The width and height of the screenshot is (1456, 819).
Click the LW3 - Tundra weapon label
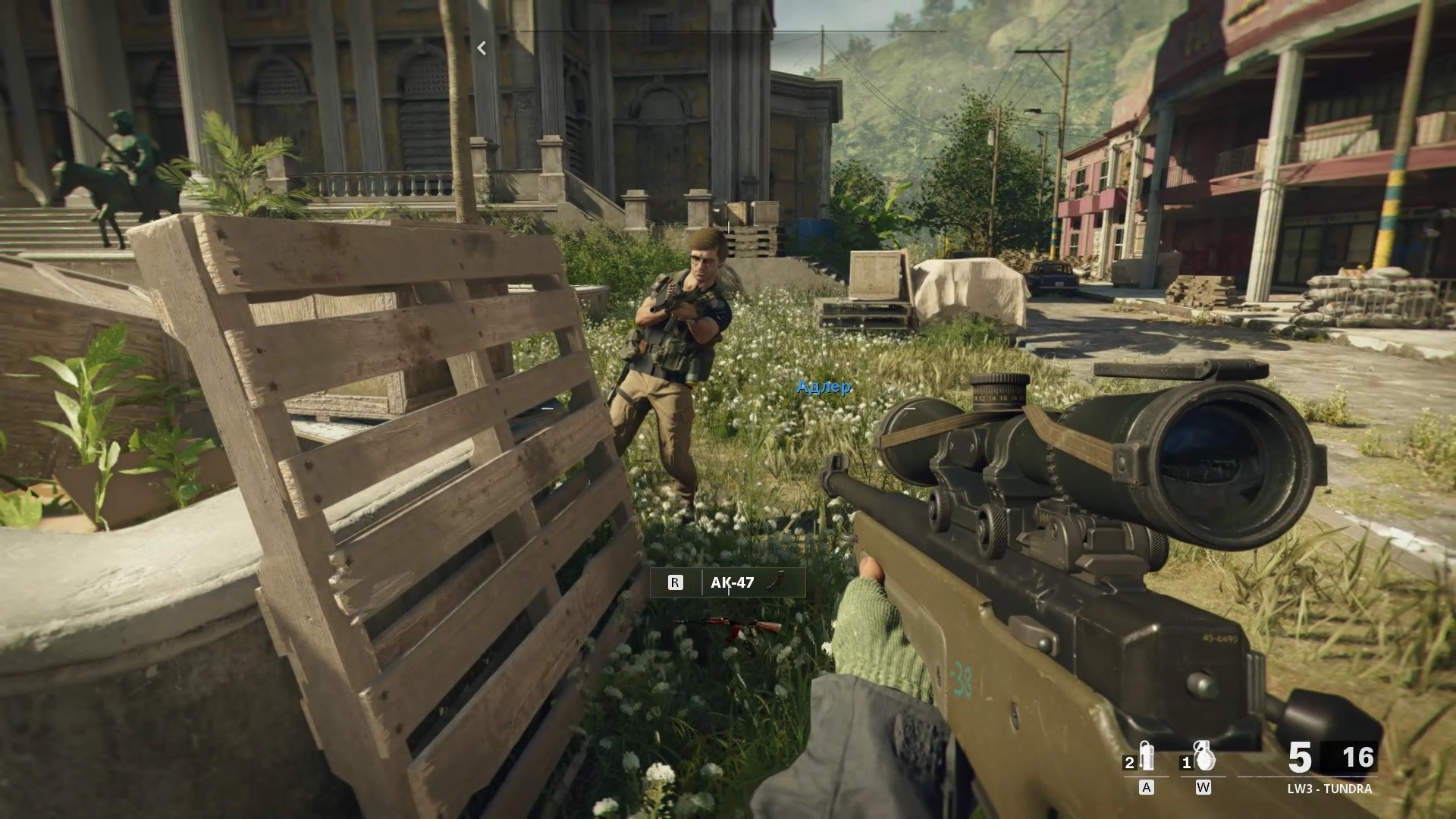tap(1329, 789)
